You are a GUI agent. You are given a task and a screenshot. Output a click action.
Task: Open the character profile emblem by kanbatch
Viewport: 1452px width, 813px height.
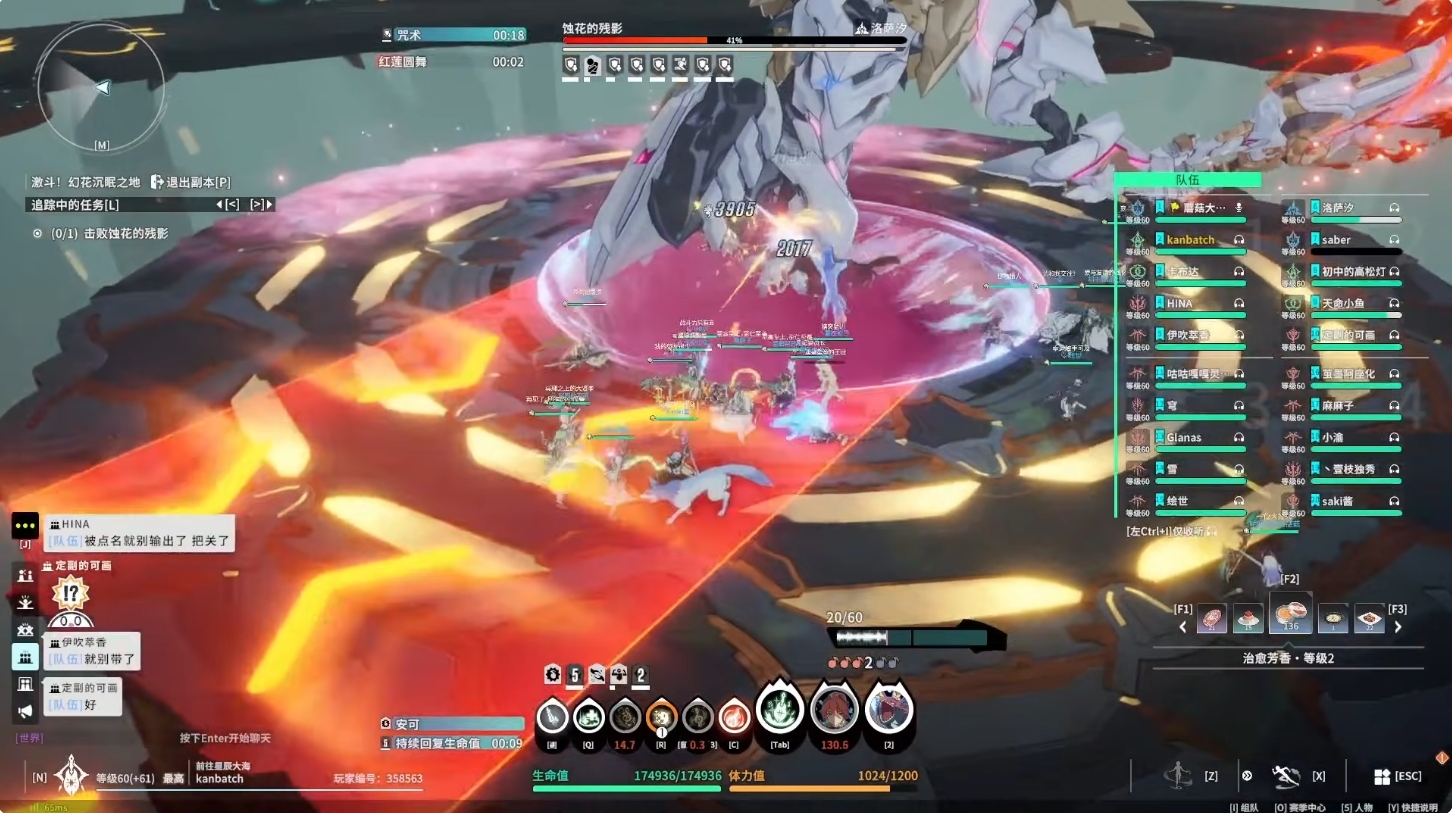point(71,774)
